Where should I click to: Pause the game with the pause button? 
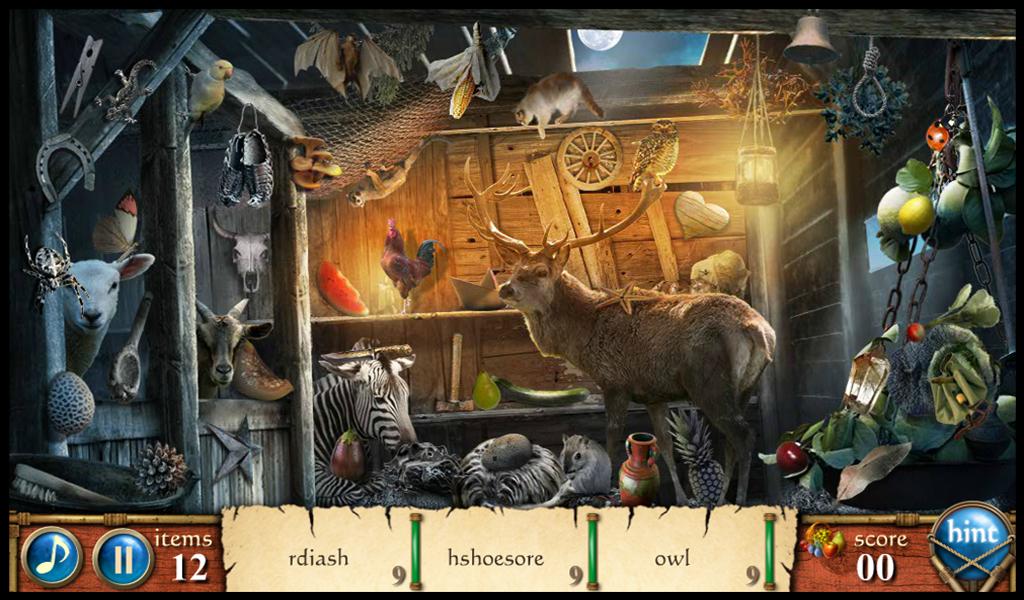(122, 557)
